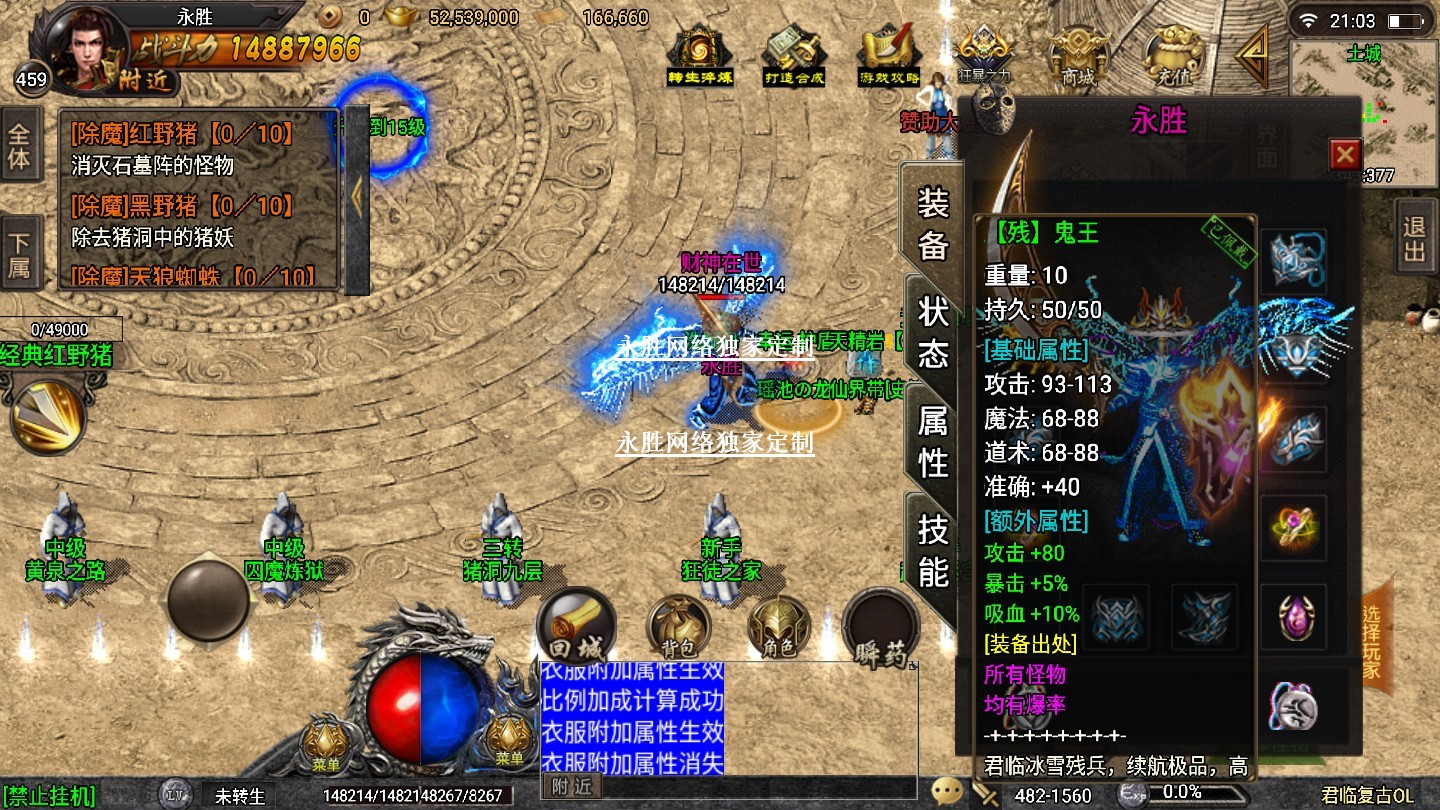The image size is (1440, 810).
Task: Select the 属性 tab
Action: coord(932,441)
